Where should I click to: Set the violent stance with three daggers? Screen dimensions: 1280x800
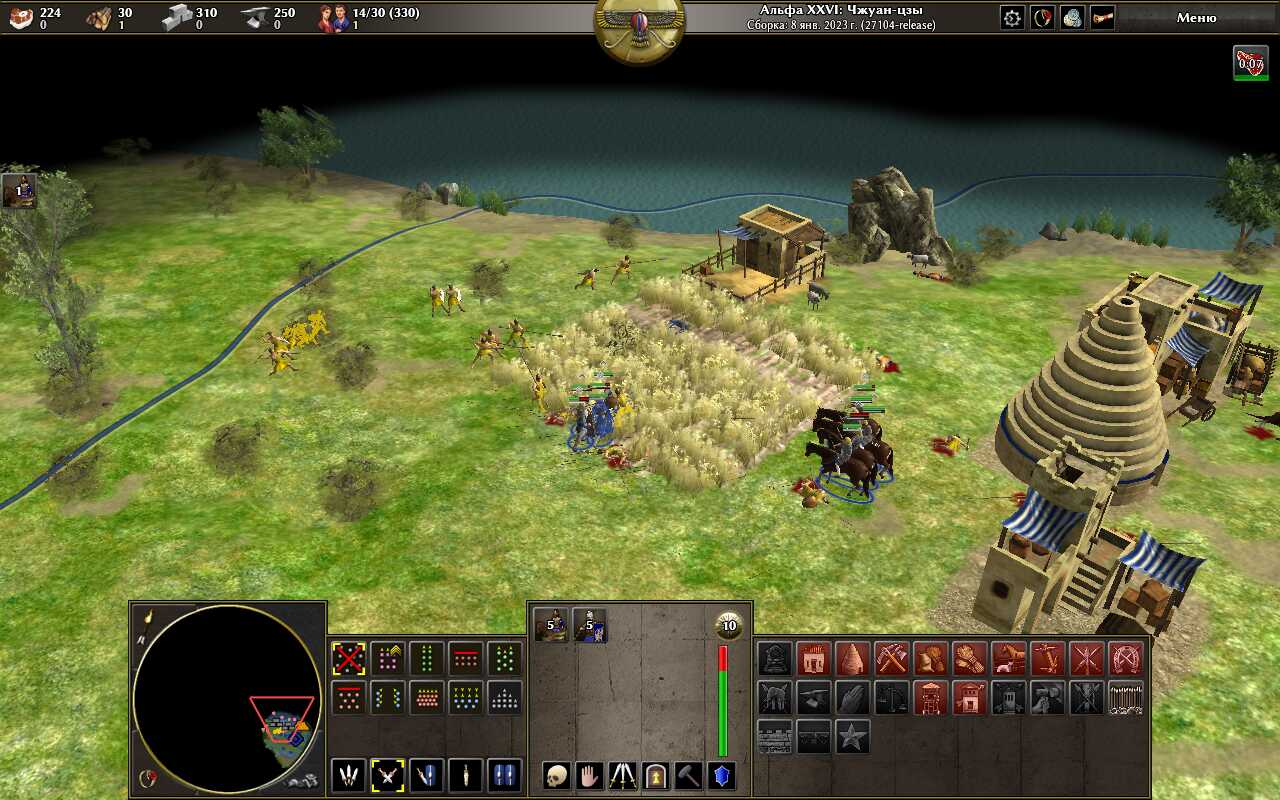[x=348, y=775]
